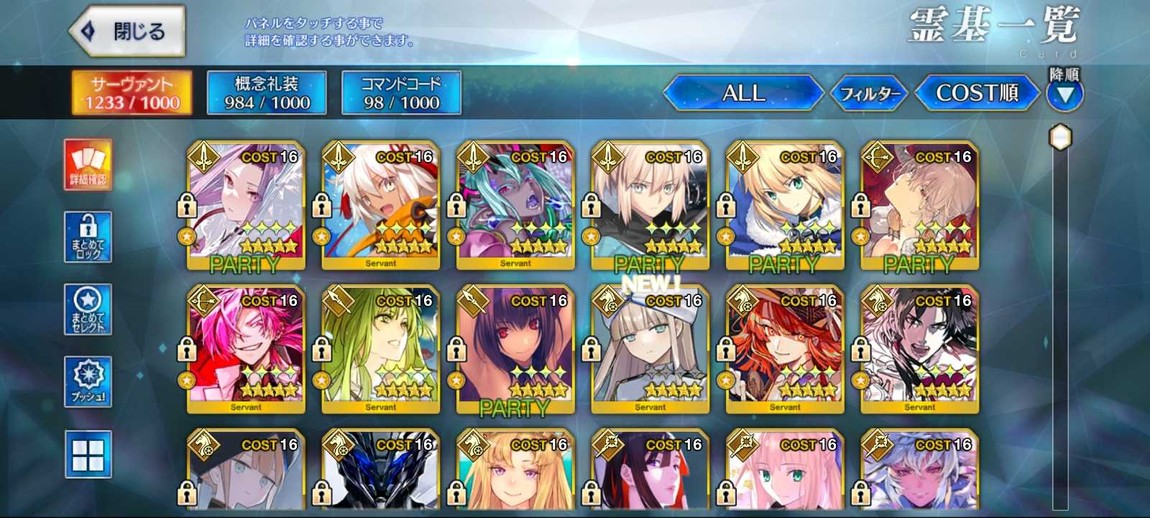Image resolution: width=1150 pixels, height=518 pixels.
Task: Select the servant card marked NEW!
Action: click(x=650, y=348)
